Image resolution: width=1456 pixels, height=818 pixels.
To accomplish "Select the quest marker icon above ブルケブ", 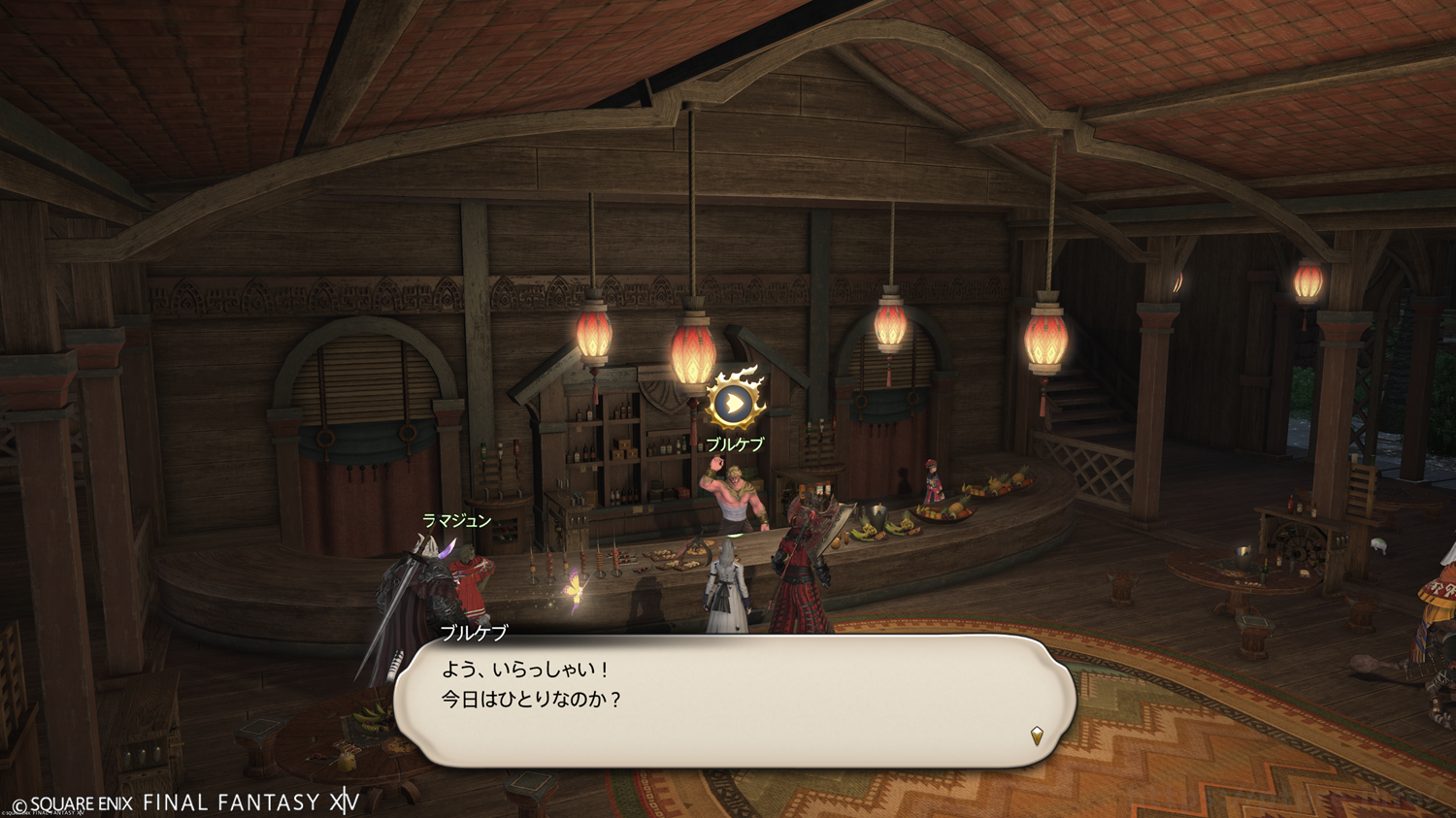I will click(734, 402).
